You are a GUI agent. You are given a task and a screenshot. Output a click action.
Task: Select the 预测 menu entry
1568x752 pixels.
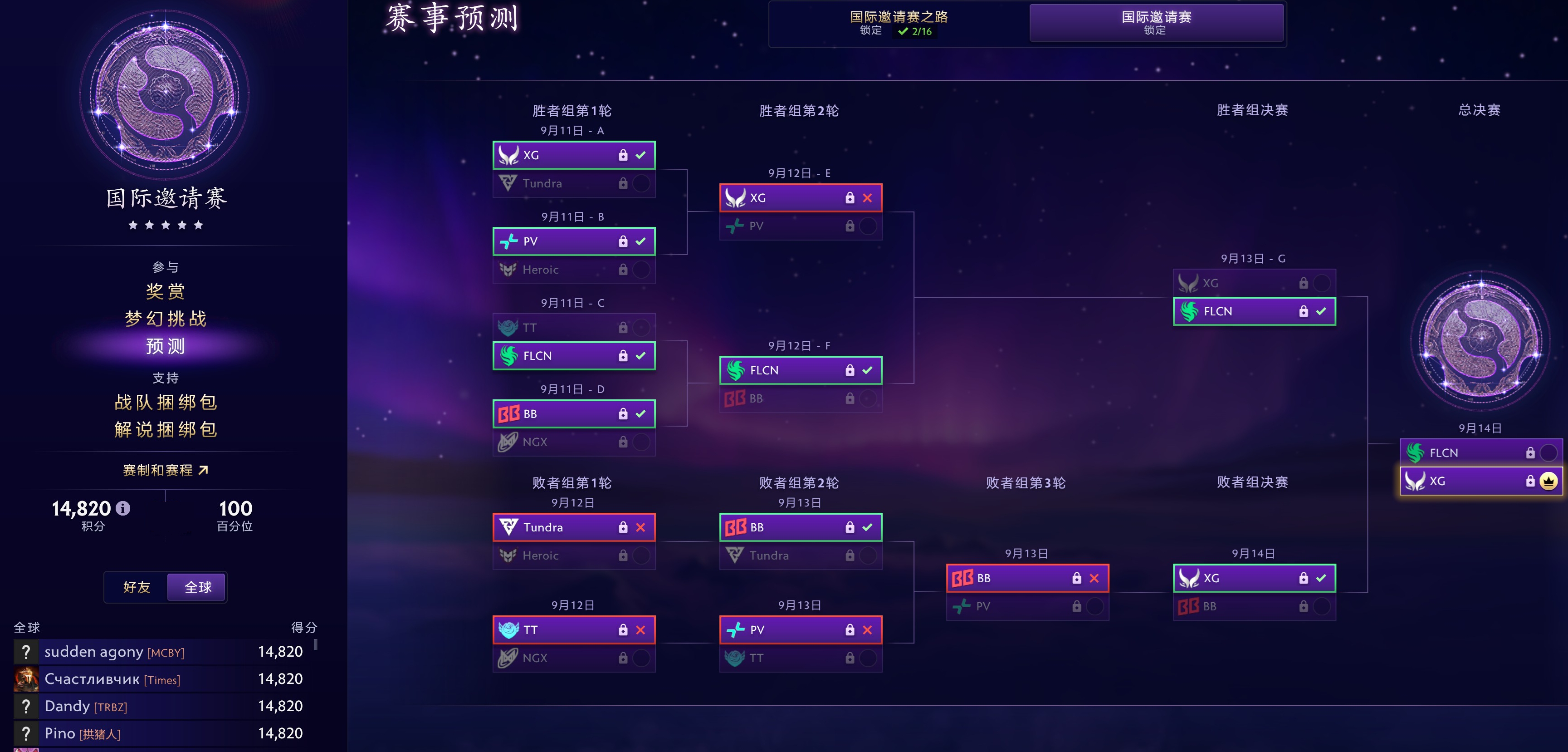[165, 346]
